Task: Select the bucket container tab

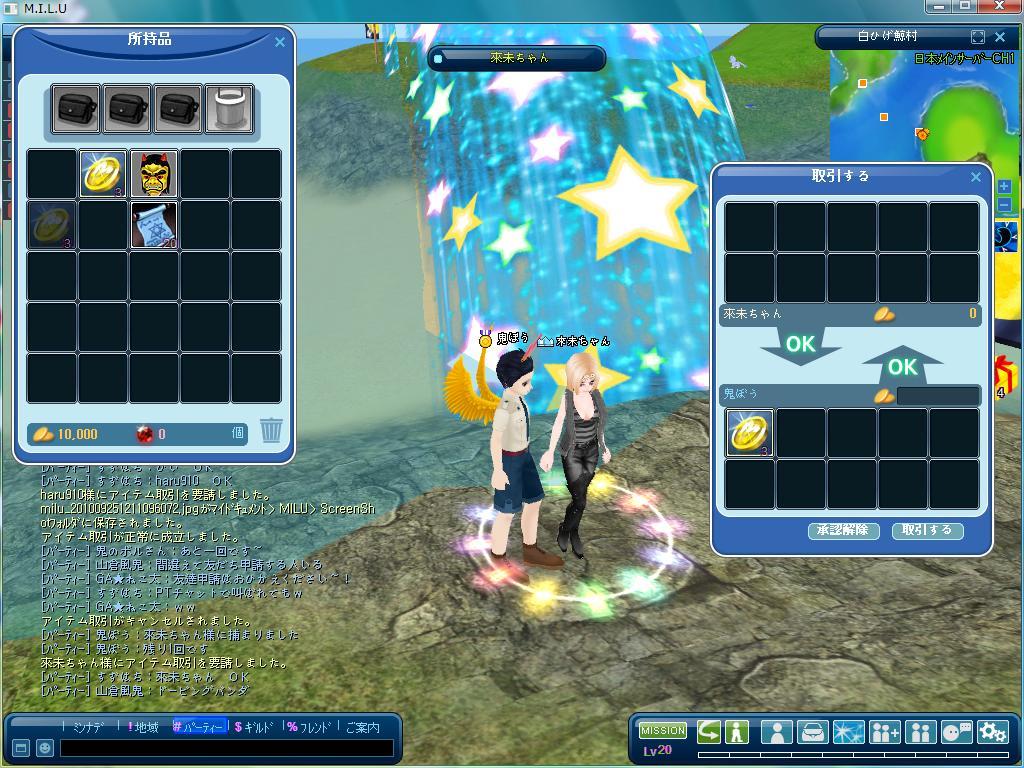Action: pyautogui.click(x=229, y=109)
